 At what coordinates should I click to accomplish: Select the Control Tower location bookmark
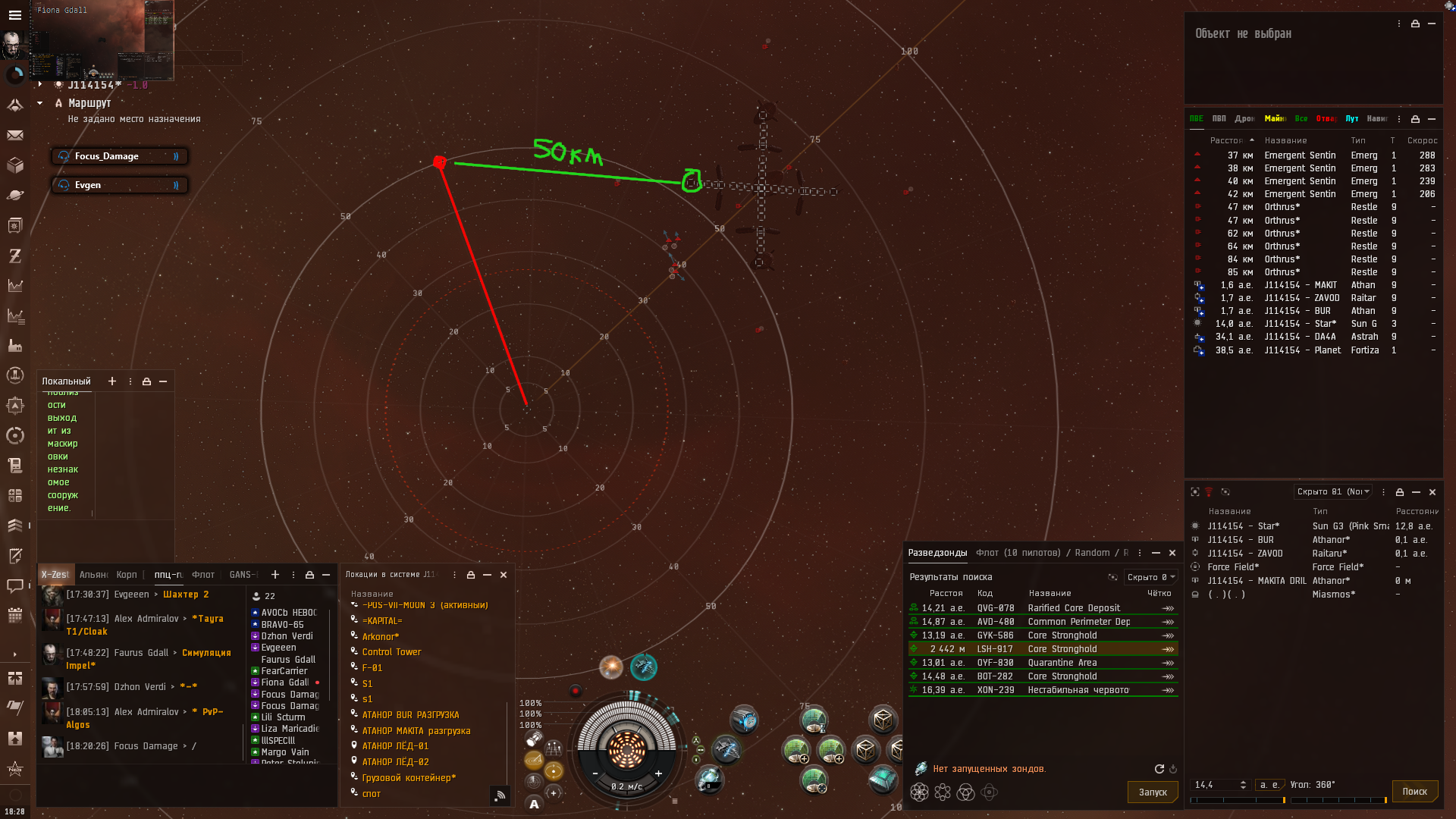tap(391, 652)
